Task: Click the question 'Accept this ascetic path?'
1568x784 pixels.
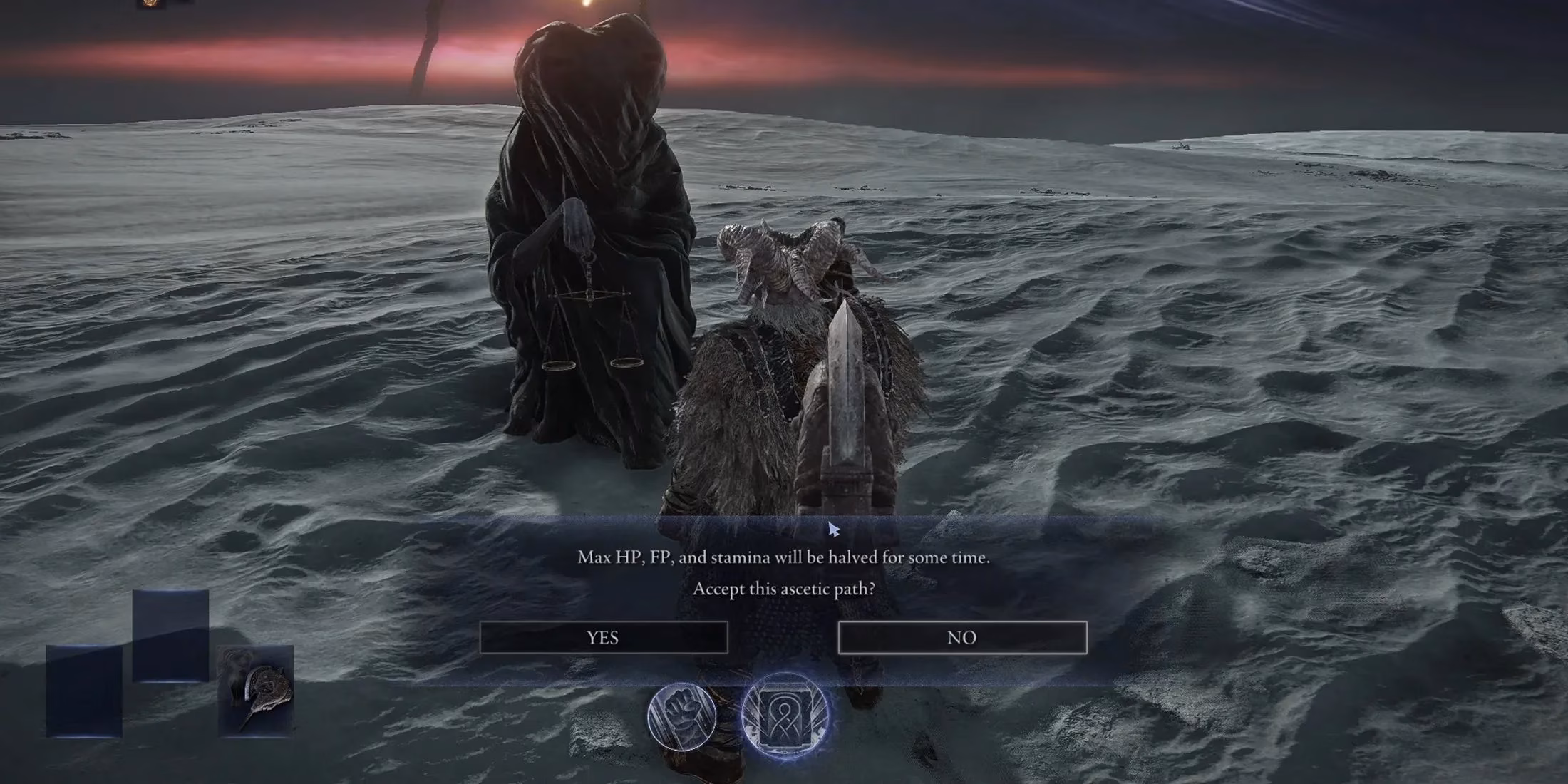Action: coord(784,591)
